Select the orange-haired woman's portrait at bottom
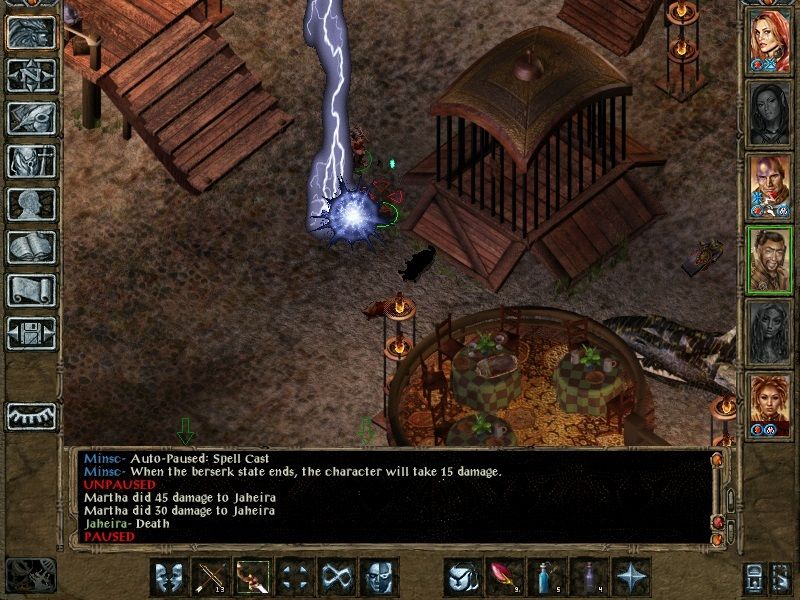Screen dimensions: 800x600 click(770, 405)
